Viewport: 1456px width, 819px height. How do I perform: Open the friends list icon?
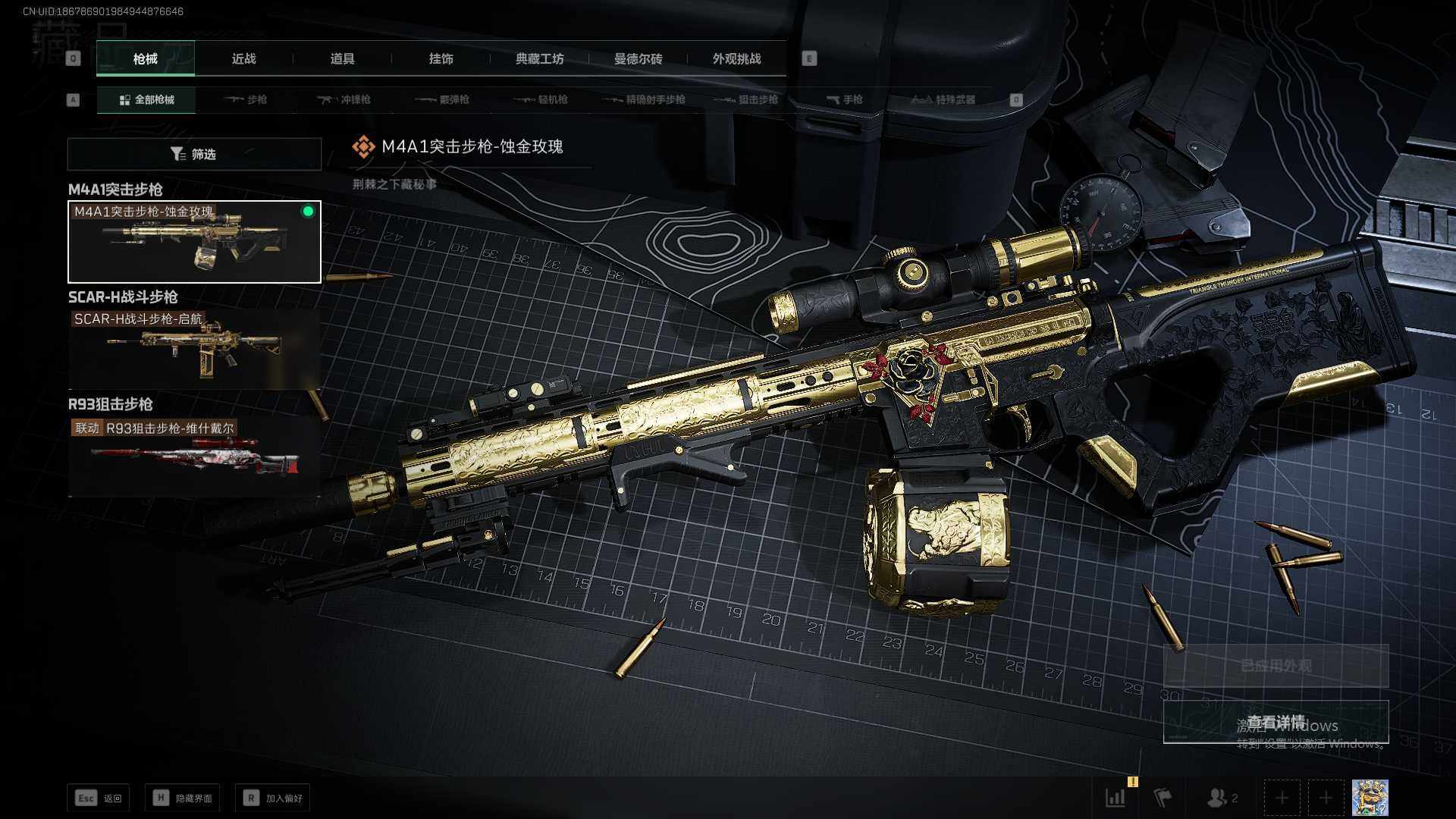pyautogui.click(x=1221, y=798)
